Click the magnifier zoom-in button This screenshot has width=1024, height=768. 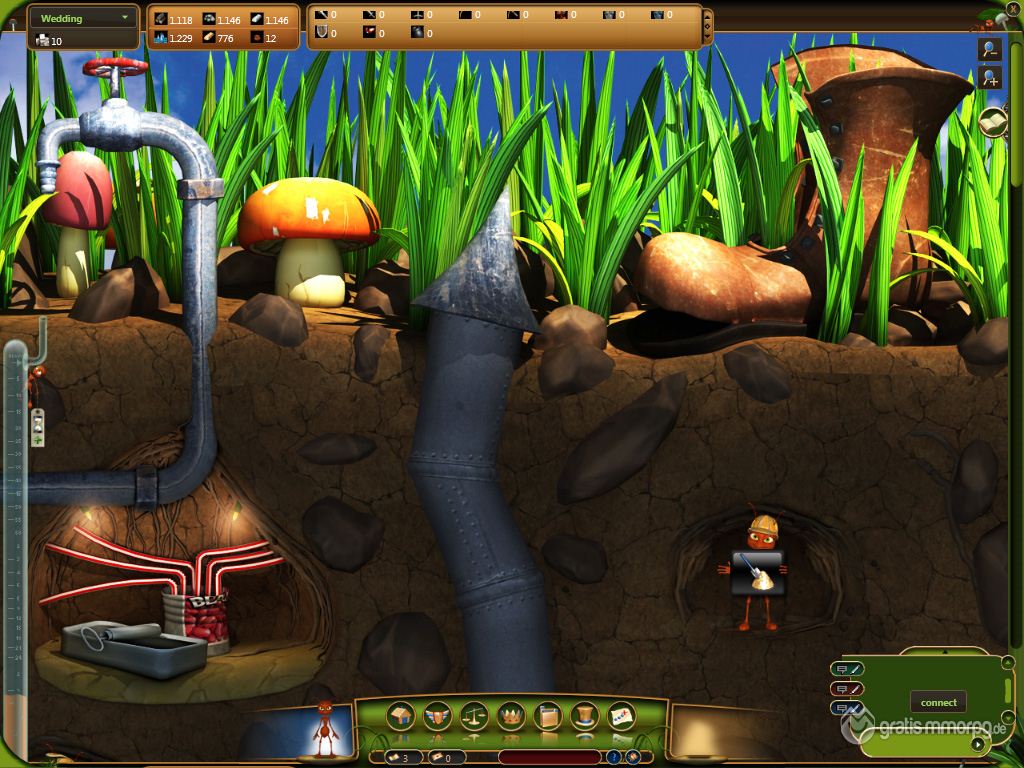point(991,78)
